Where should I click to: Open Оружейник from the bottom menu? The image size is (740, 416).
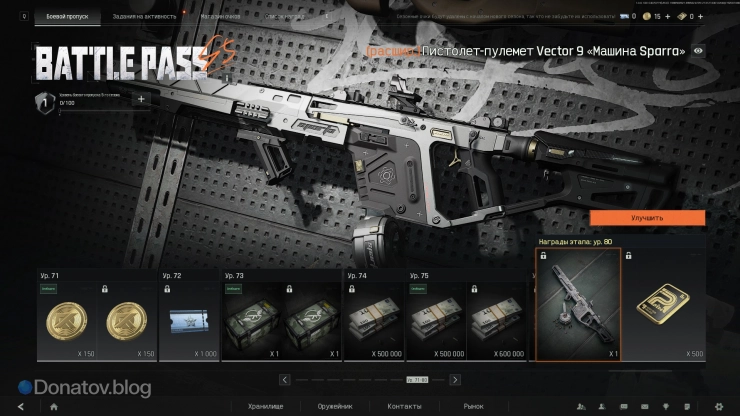[333, 407]
